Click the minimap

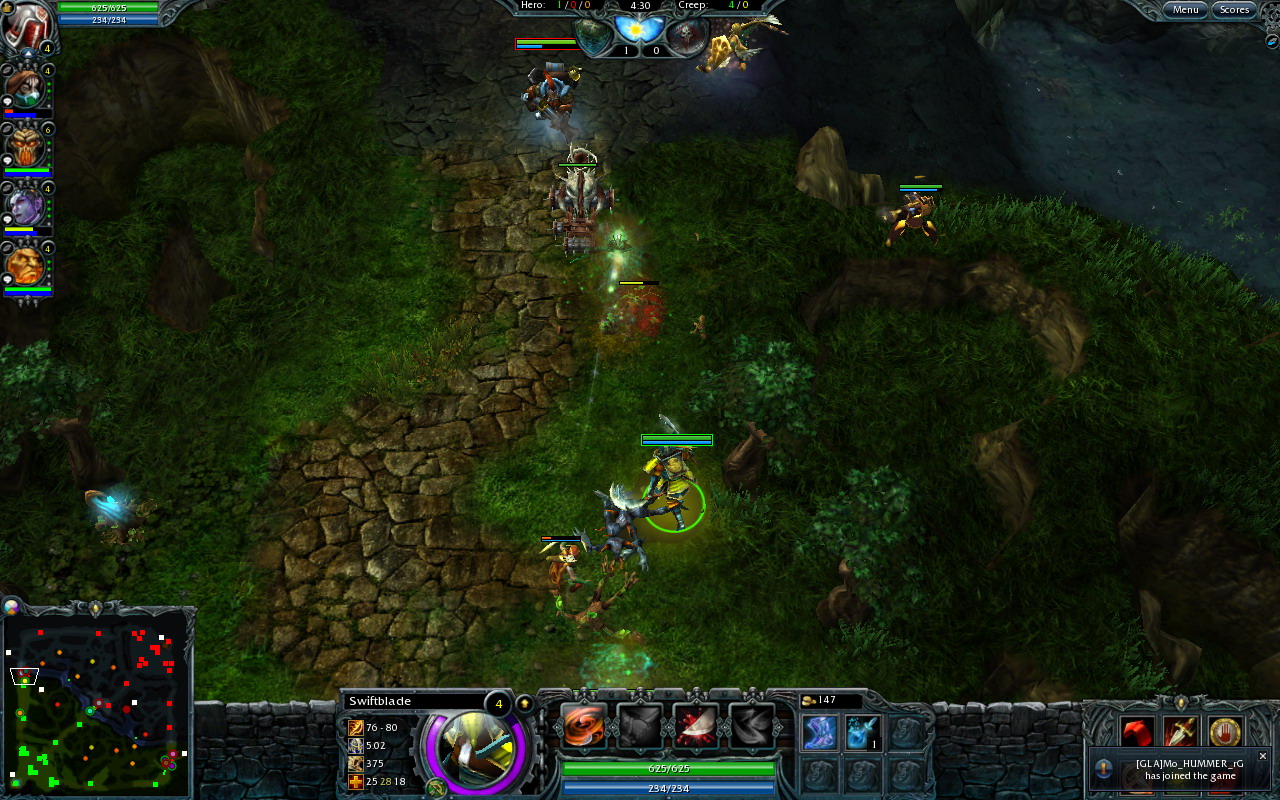pos(95,705)
